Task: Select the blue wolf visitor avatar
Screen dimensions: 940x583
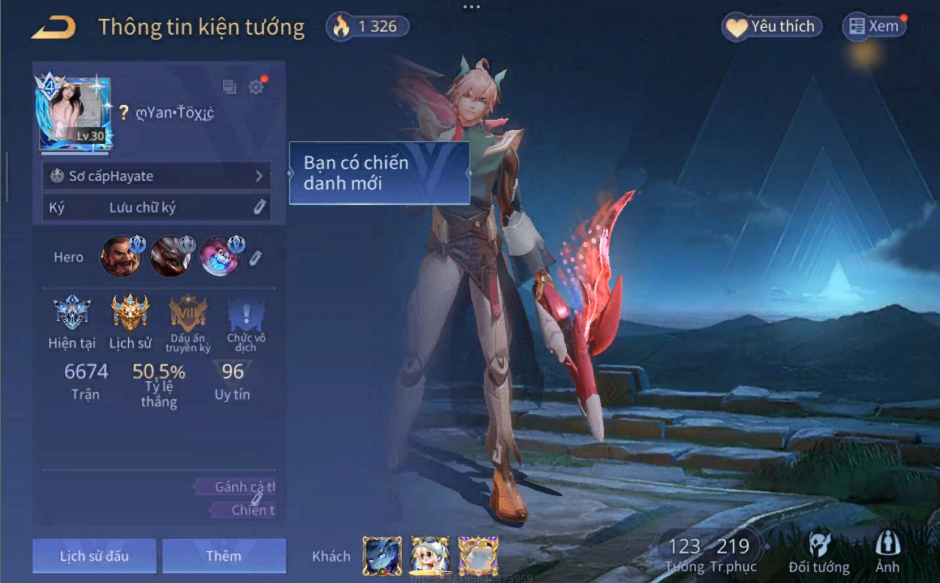Action: pyautogui.click(x=382, y=556)
